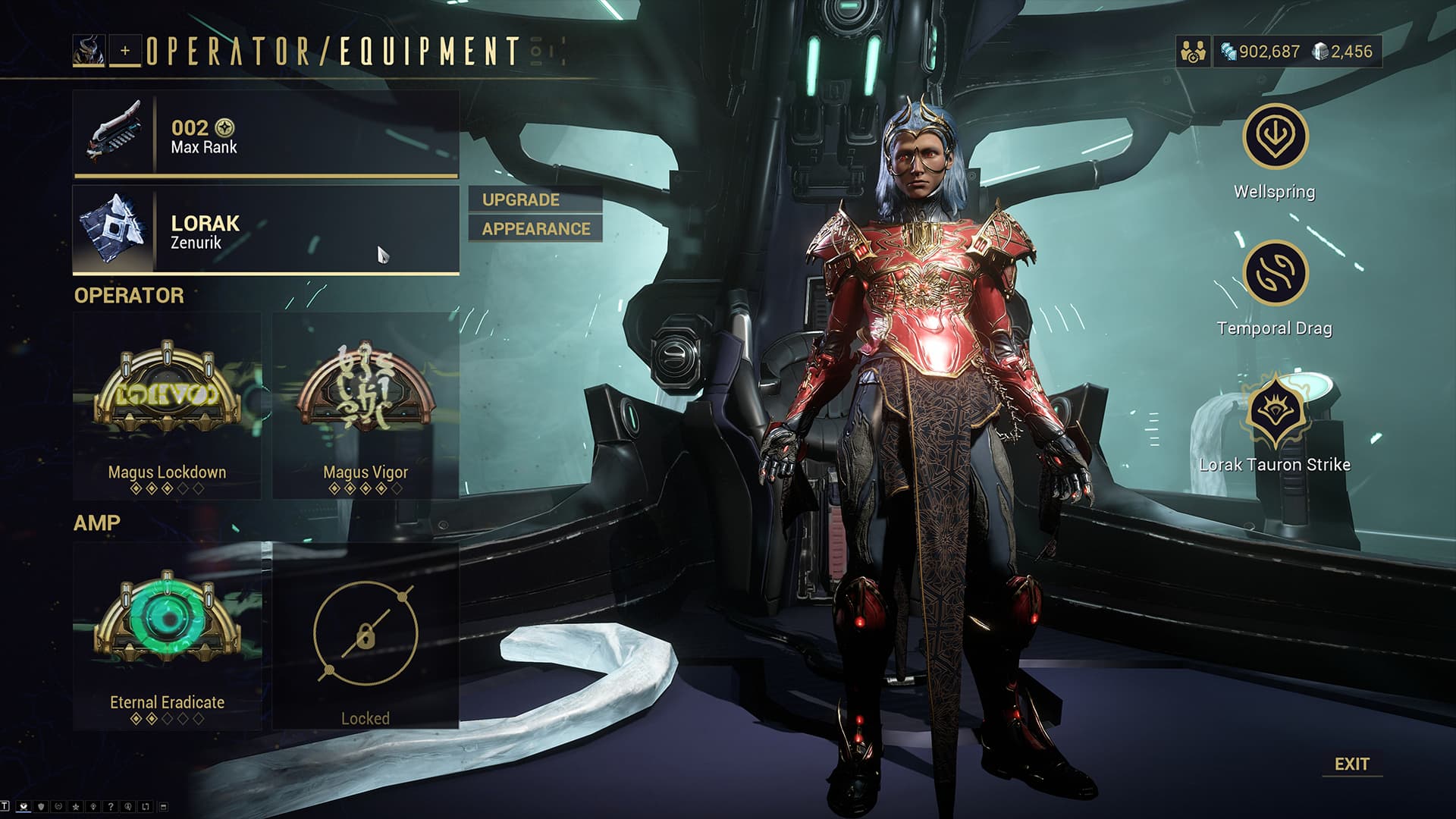
Task: Open the squad icon near credits
Action: click(1193, 52)
